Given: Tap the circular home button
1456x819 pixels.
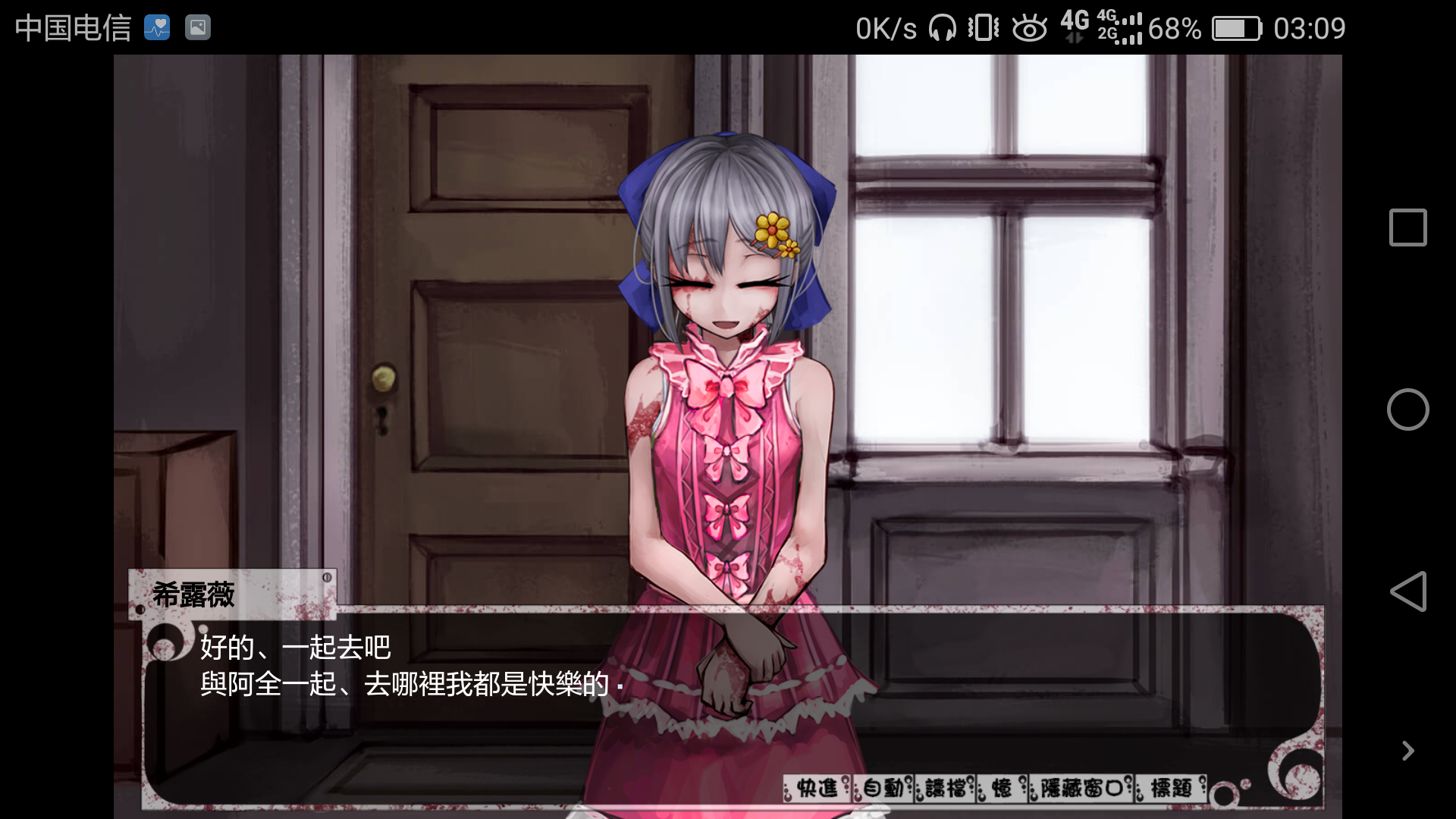Looking at the screenshot, I should click(1407, 409).
